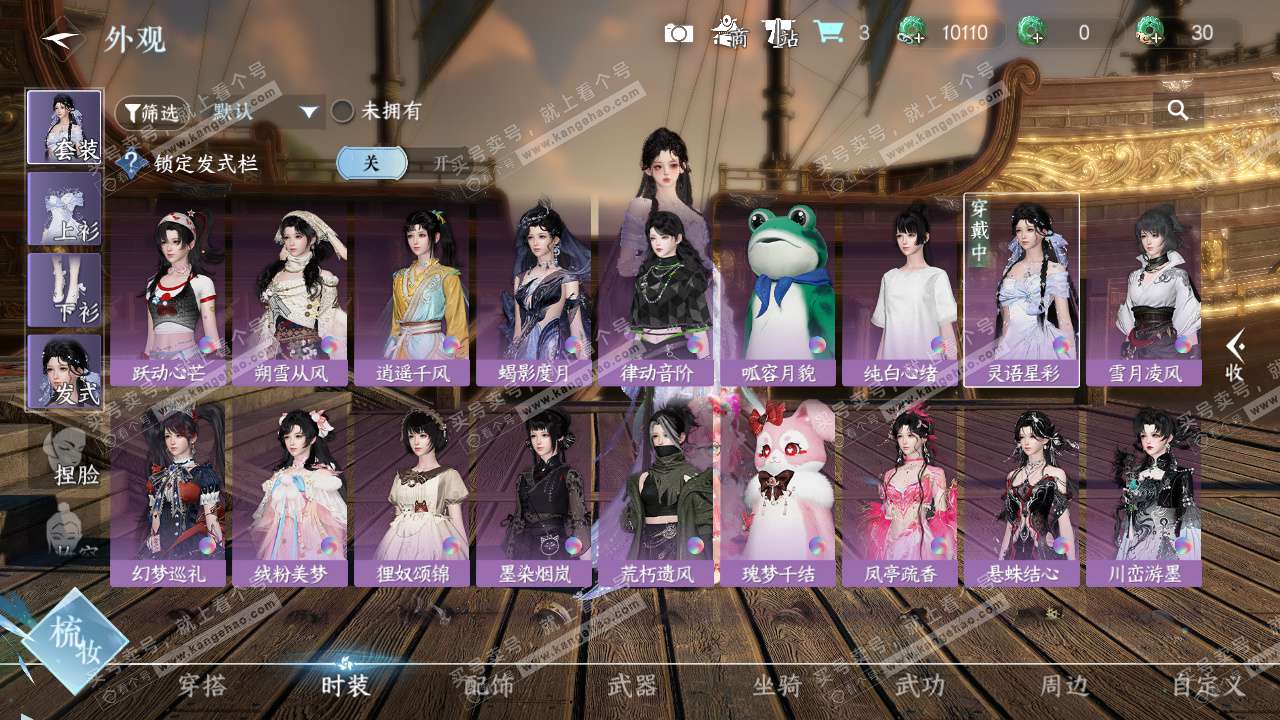Toggle the 锁定发式栏 switch
The height and width of the screenshot is (720, 1280).
coord(401,163)
